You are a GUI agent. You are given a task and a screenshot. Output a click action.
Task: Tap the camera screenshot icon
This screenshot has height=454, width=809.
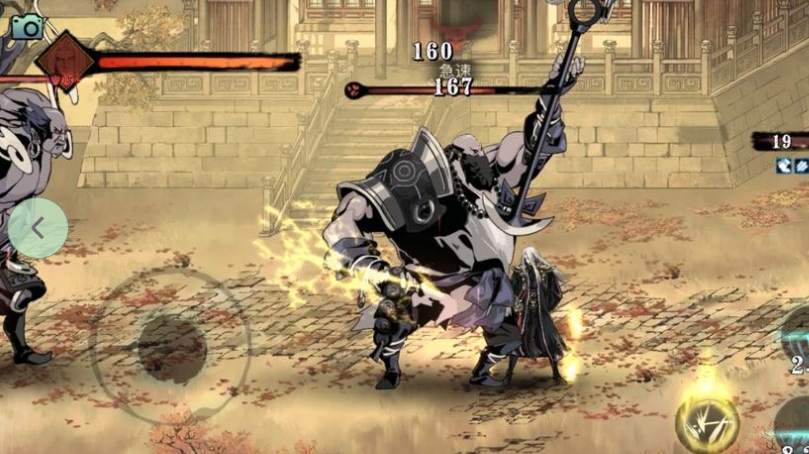coord(28,26)
